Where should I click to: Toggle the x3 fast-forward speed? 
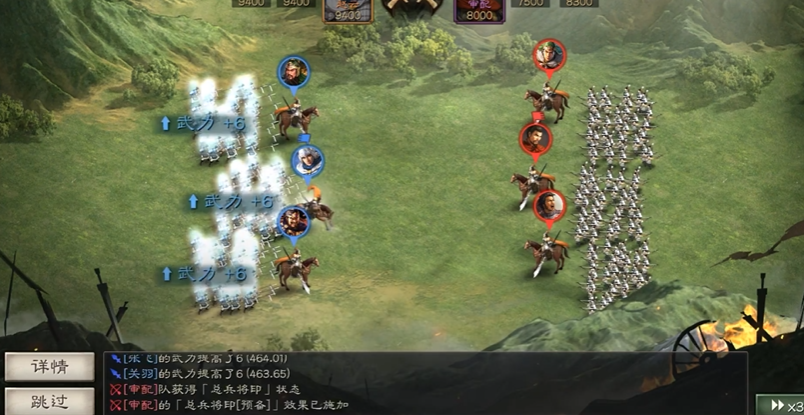coord(783,404)
